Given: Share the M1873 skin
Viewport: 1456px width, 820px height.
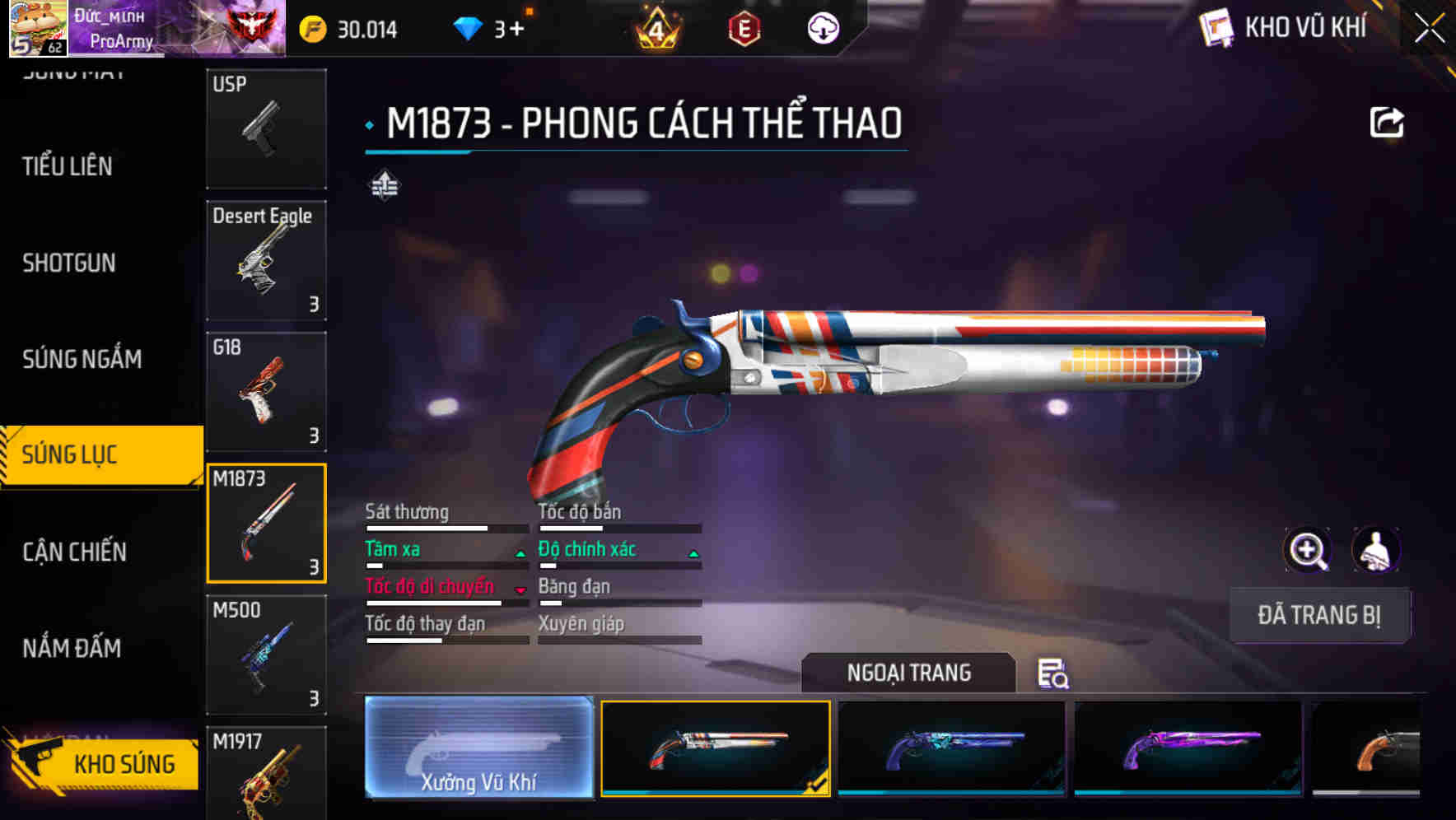Looking at the screenshot, I should click(x=1387, y=123).
